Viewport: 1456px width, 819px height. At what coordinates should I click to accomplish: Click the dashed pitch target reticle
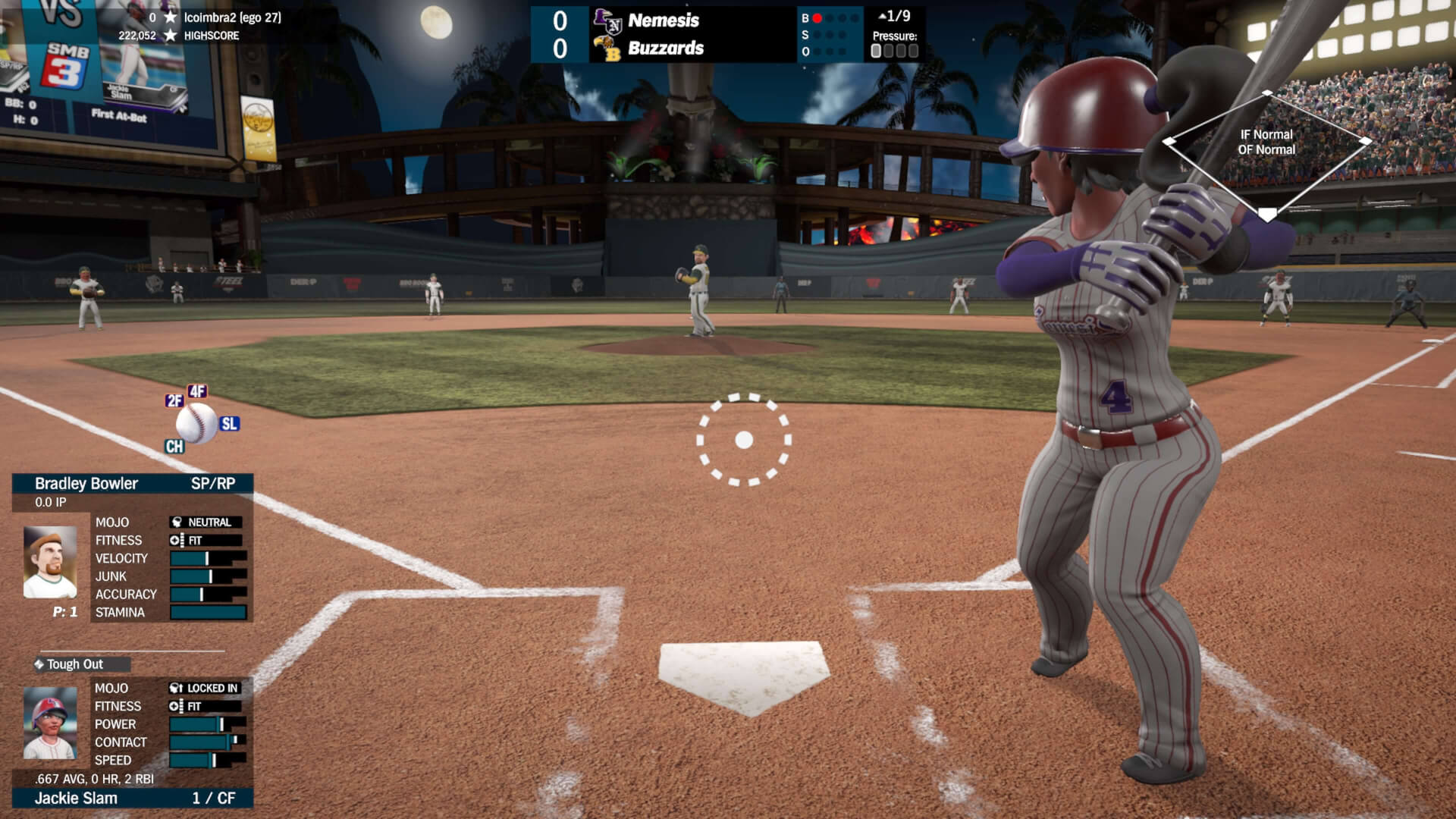[744, 440]
